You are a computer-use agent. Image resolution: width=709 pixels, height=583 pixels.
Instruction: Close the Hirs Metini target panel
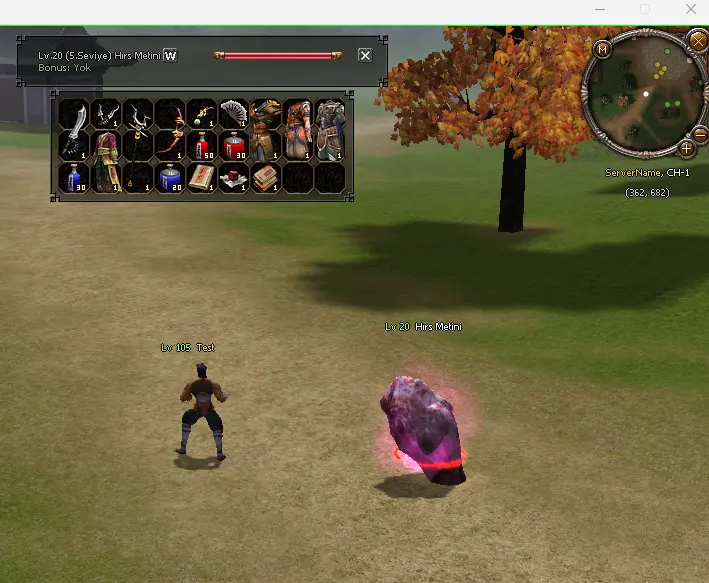[x=365, y=55]
